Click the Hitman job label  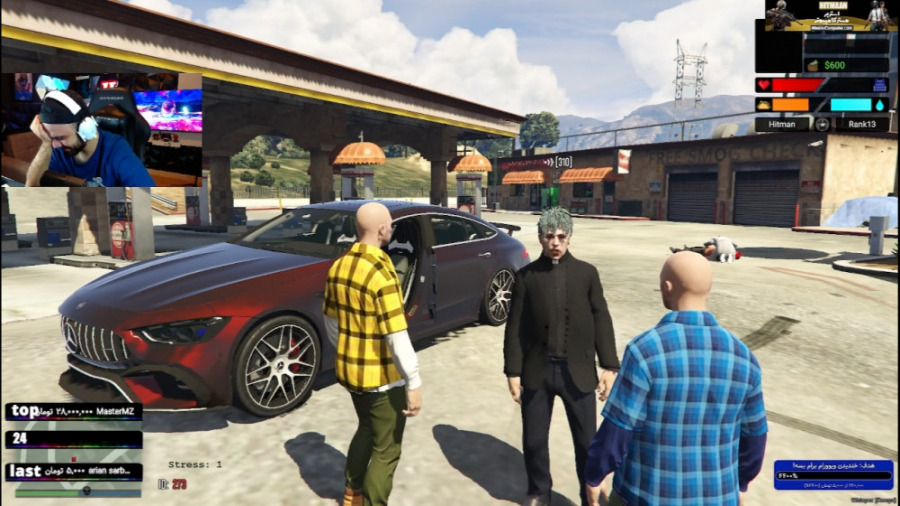click(x=781, y=124)
